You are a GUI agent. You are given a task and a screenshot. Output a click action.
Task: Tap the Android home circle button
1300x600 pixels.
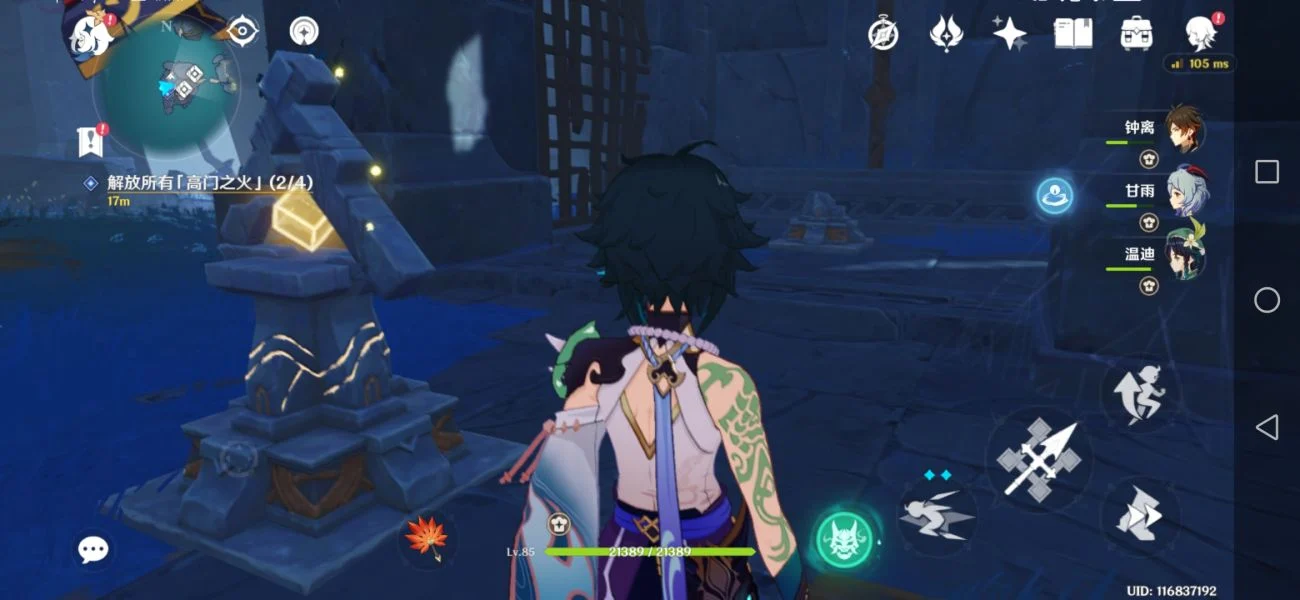point(1266,300)
